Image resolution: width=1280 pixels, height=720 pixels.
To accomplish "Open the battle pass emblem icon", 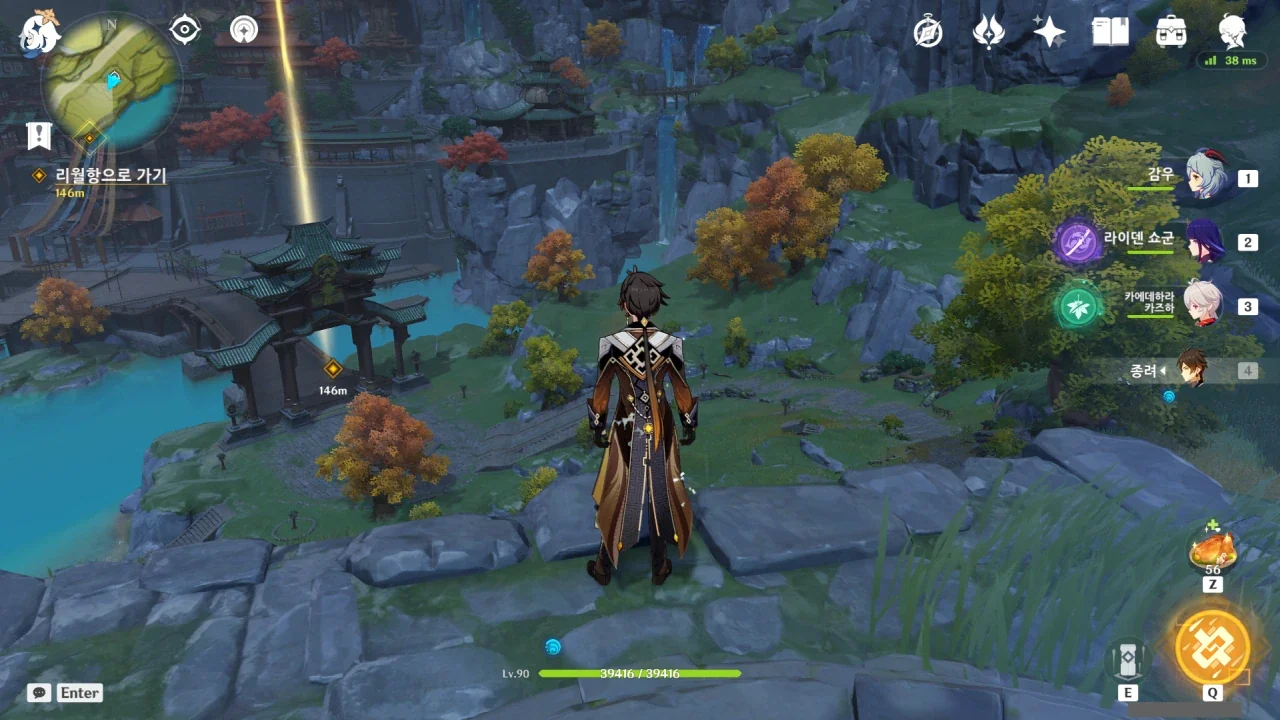I will coord(988,32).
